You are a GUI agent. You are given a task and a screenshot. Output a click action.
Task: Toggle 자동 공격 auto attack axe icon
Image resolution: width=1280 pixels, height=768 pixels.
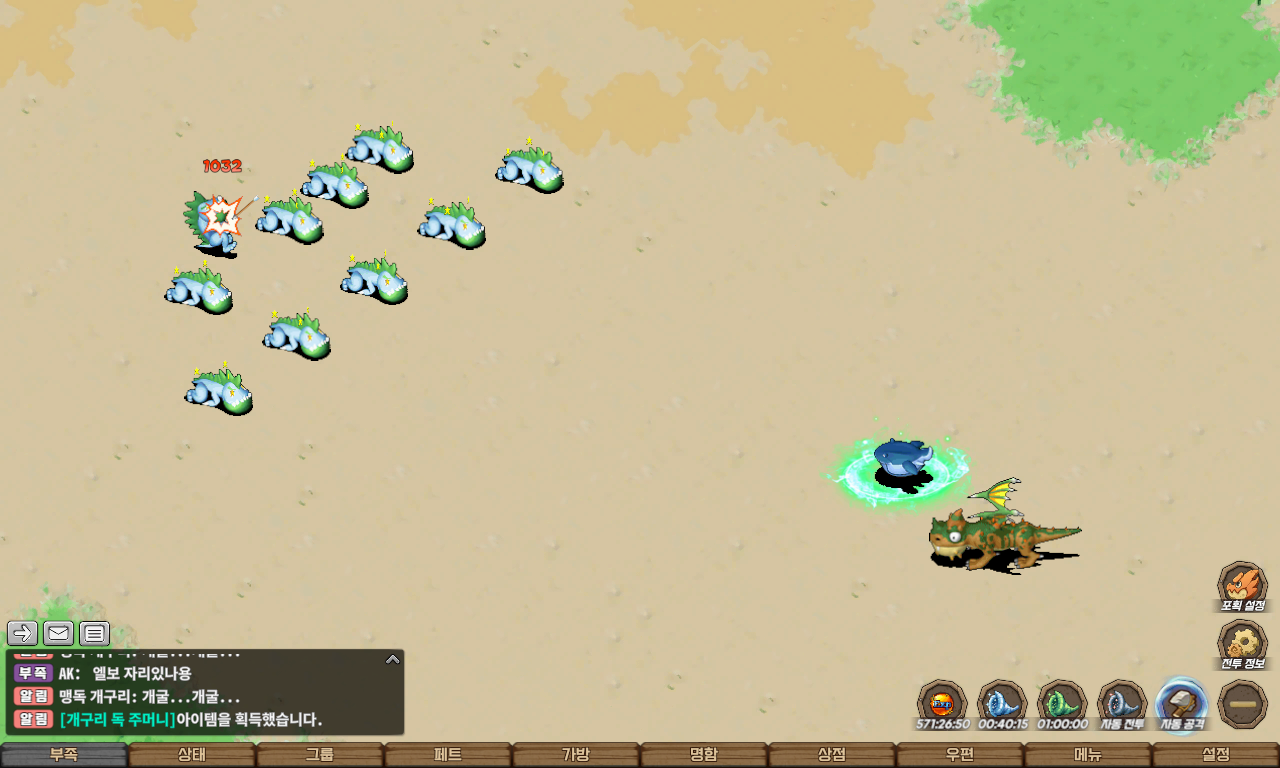[1182, 703]
